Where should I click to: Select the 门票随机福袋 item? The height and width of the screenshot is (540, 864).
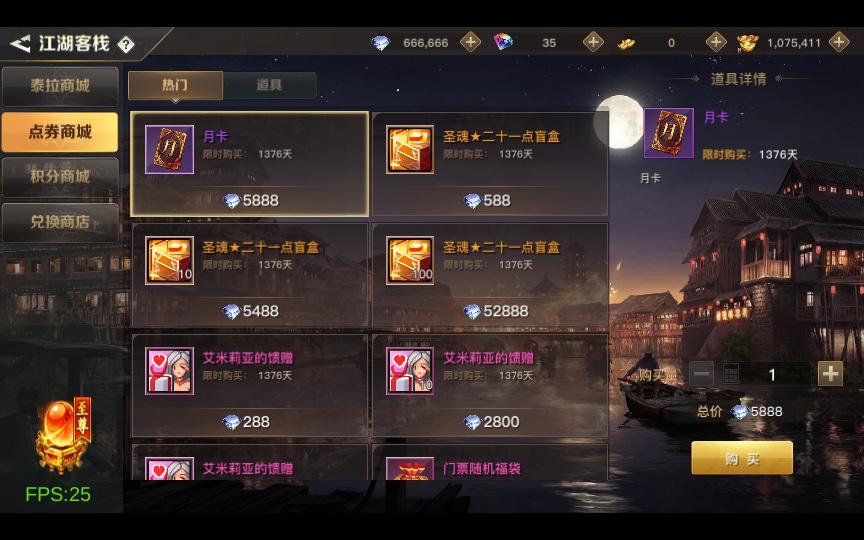coord(490,464)
